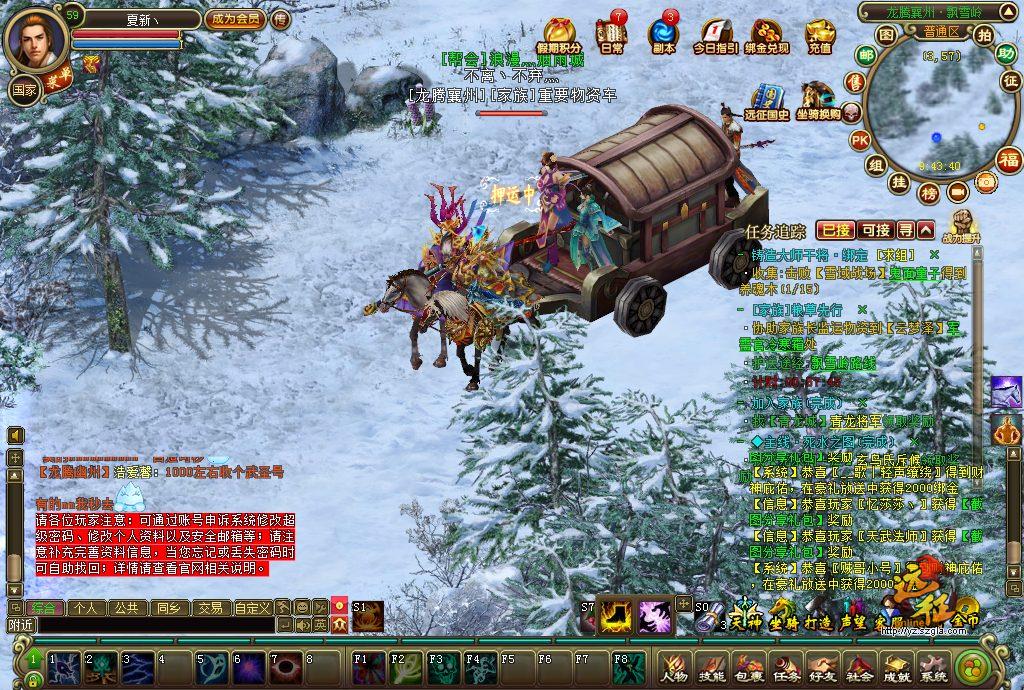
Task: Open the 坐骑换购 mount exchange
Action: coord(818,101)
